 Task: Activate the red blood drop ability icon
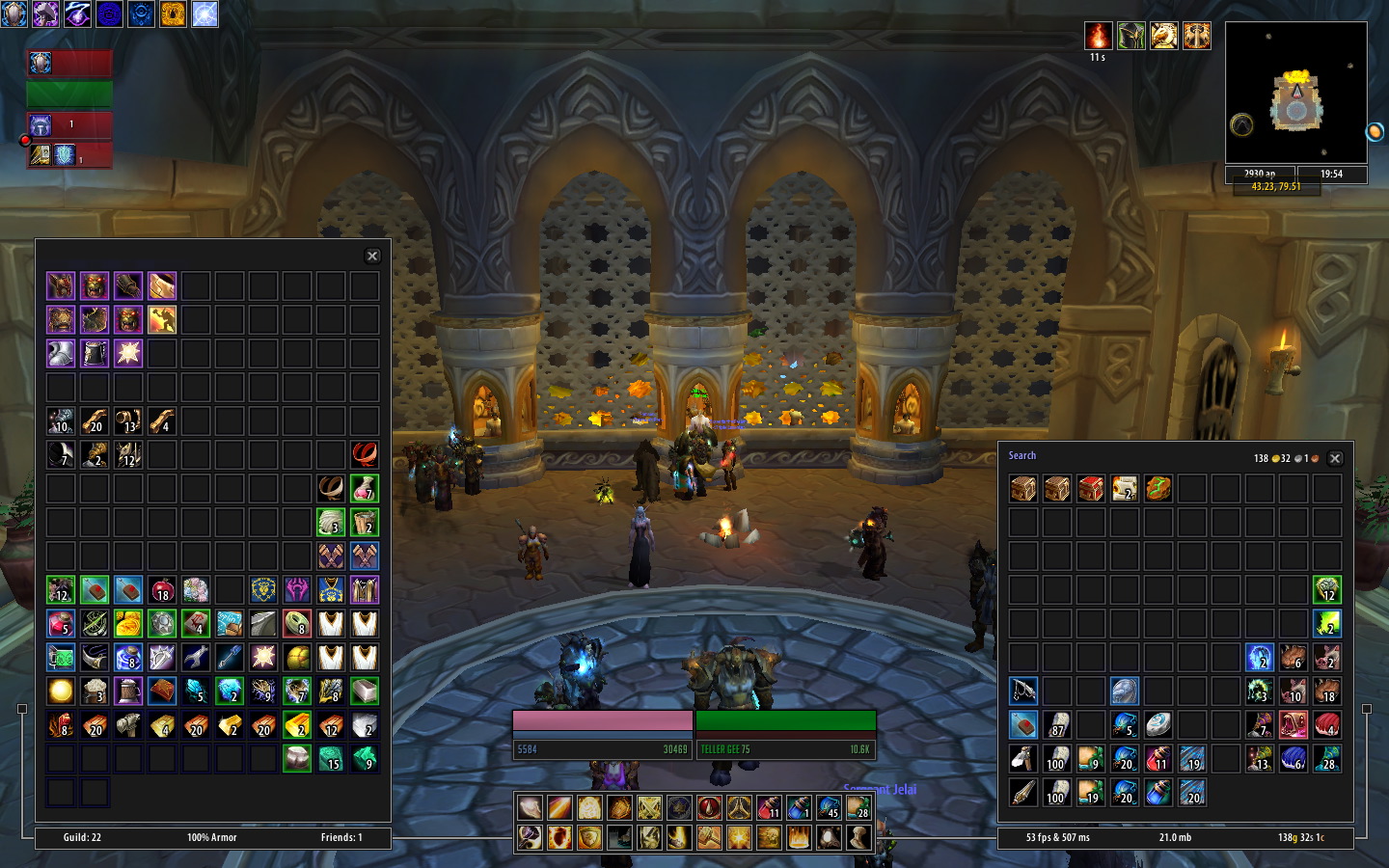(709, 807)
